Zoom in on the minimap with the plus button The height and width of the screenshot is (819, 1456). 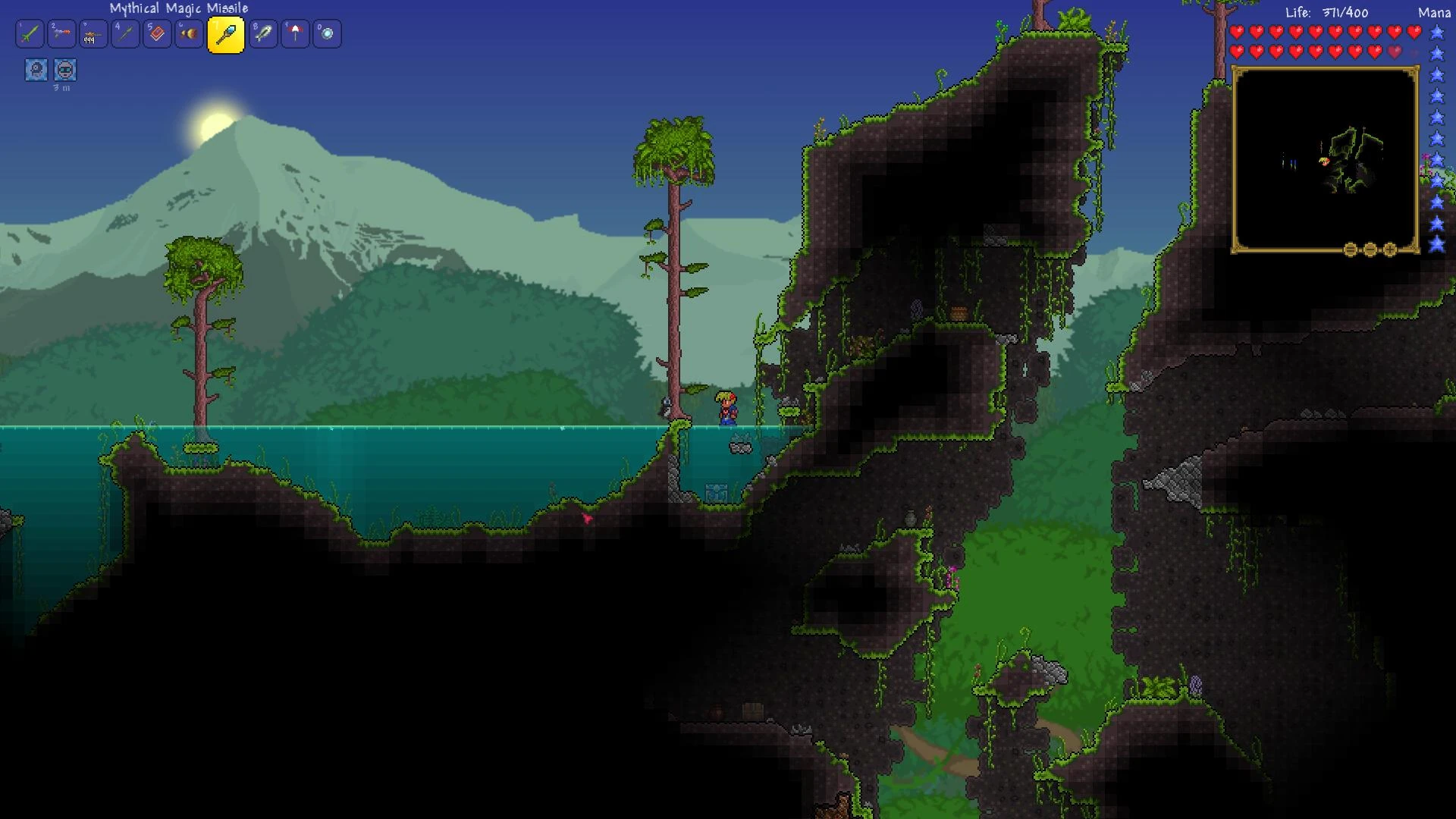pos(1389,250)
